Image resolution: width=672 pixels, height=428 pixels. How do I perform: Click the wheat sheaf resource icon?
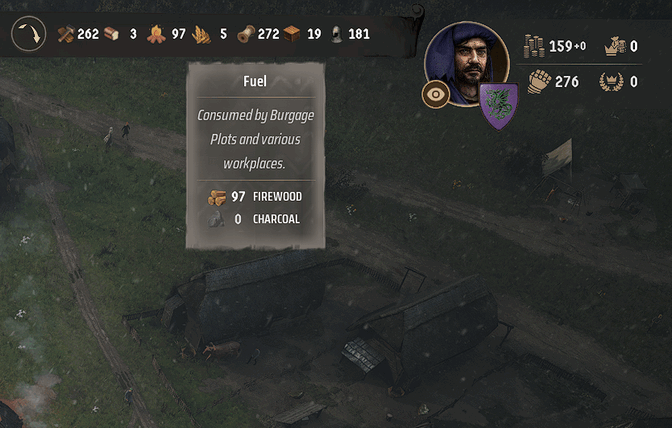click(x=201, y=34)
